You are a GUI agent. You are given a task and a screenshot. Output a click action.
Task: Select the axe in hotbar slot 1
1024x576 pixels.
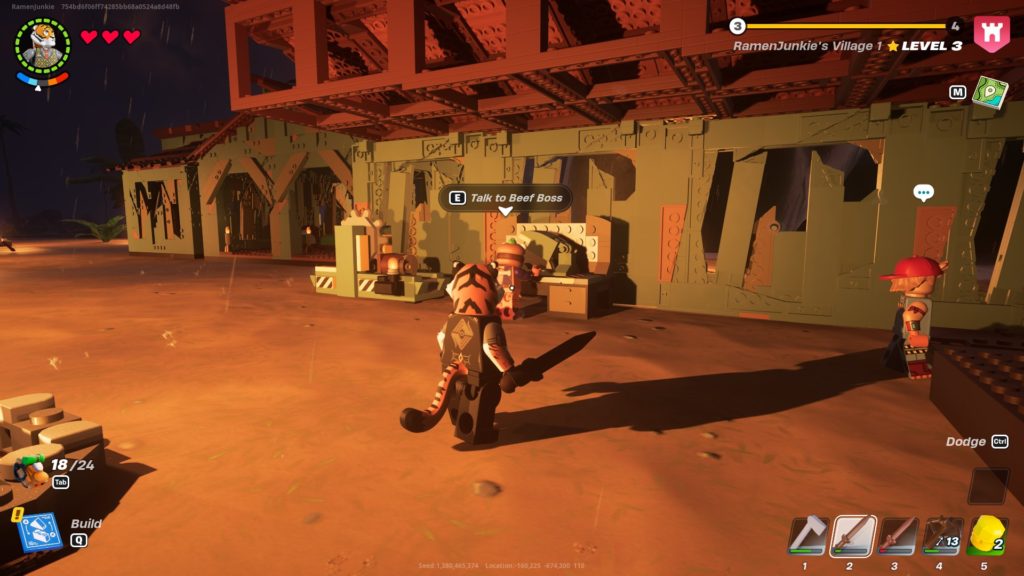[808, 535]
